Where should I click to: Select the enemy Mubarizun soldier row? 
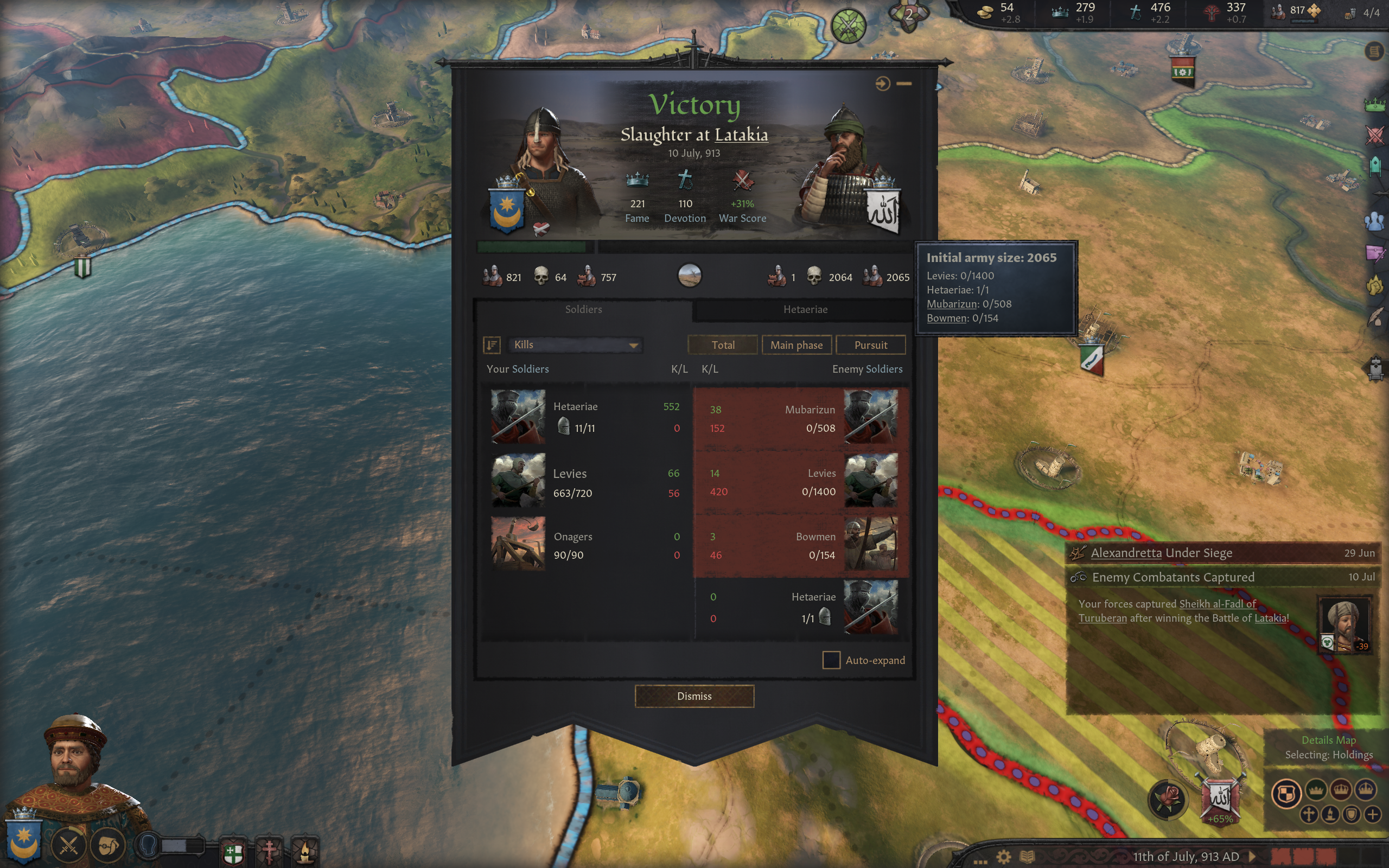pyautogui.click(x=801, y=418)
